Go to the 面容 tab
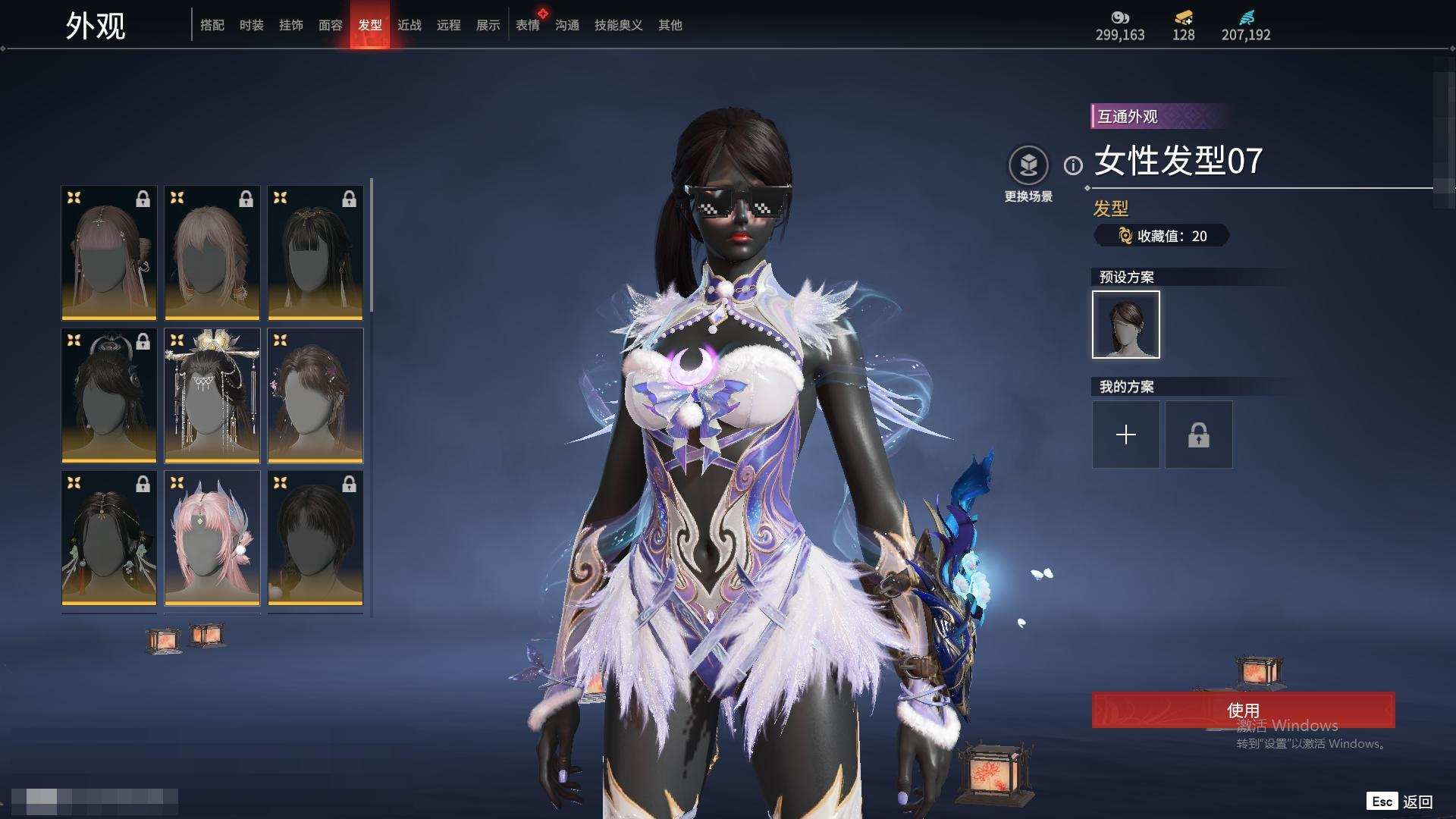This screenshot has height=819, width=1456. tap(330, 25)
